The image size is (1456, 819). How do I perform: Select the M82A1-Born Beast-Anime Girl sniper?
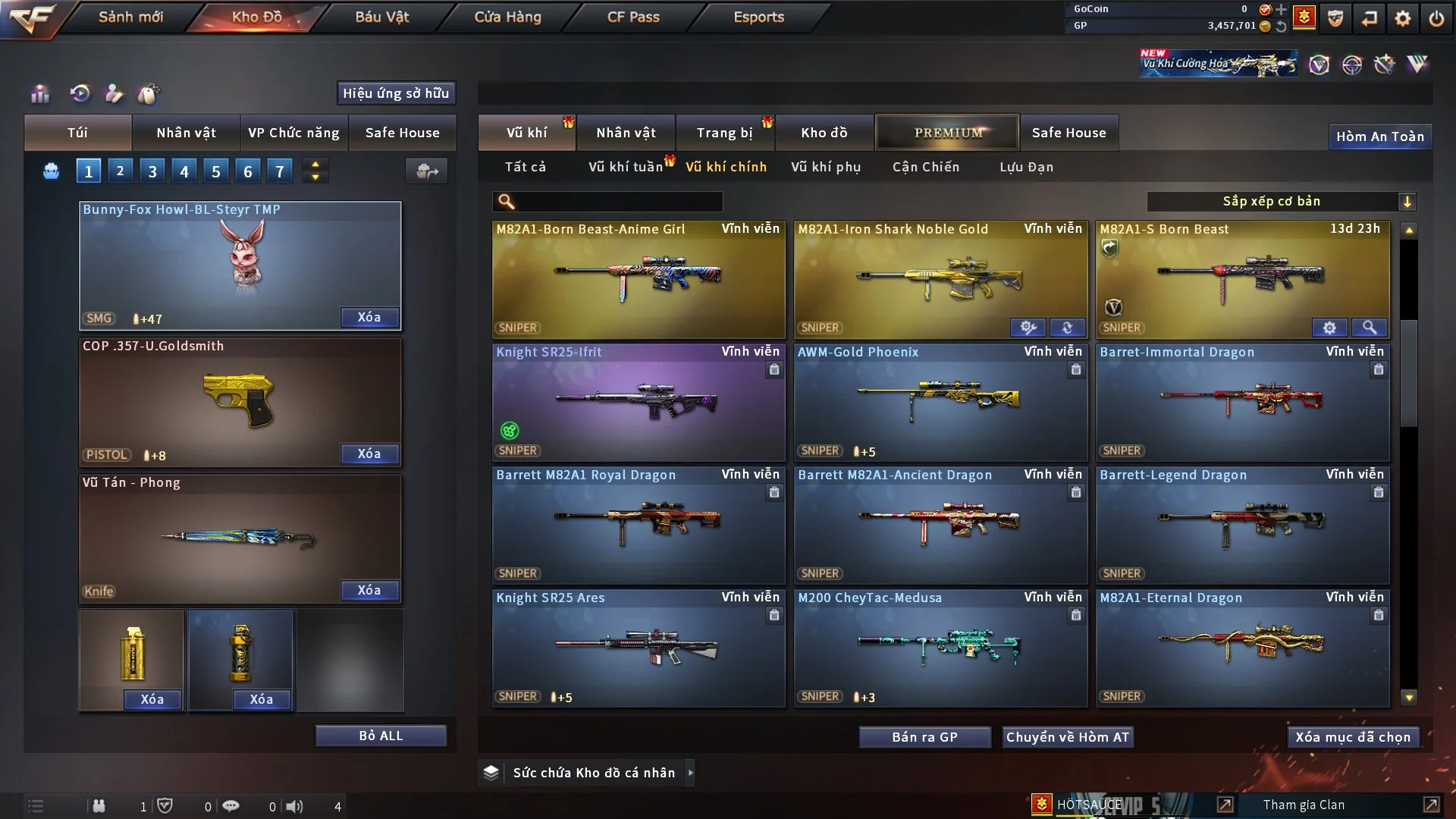tap(639, 279)
